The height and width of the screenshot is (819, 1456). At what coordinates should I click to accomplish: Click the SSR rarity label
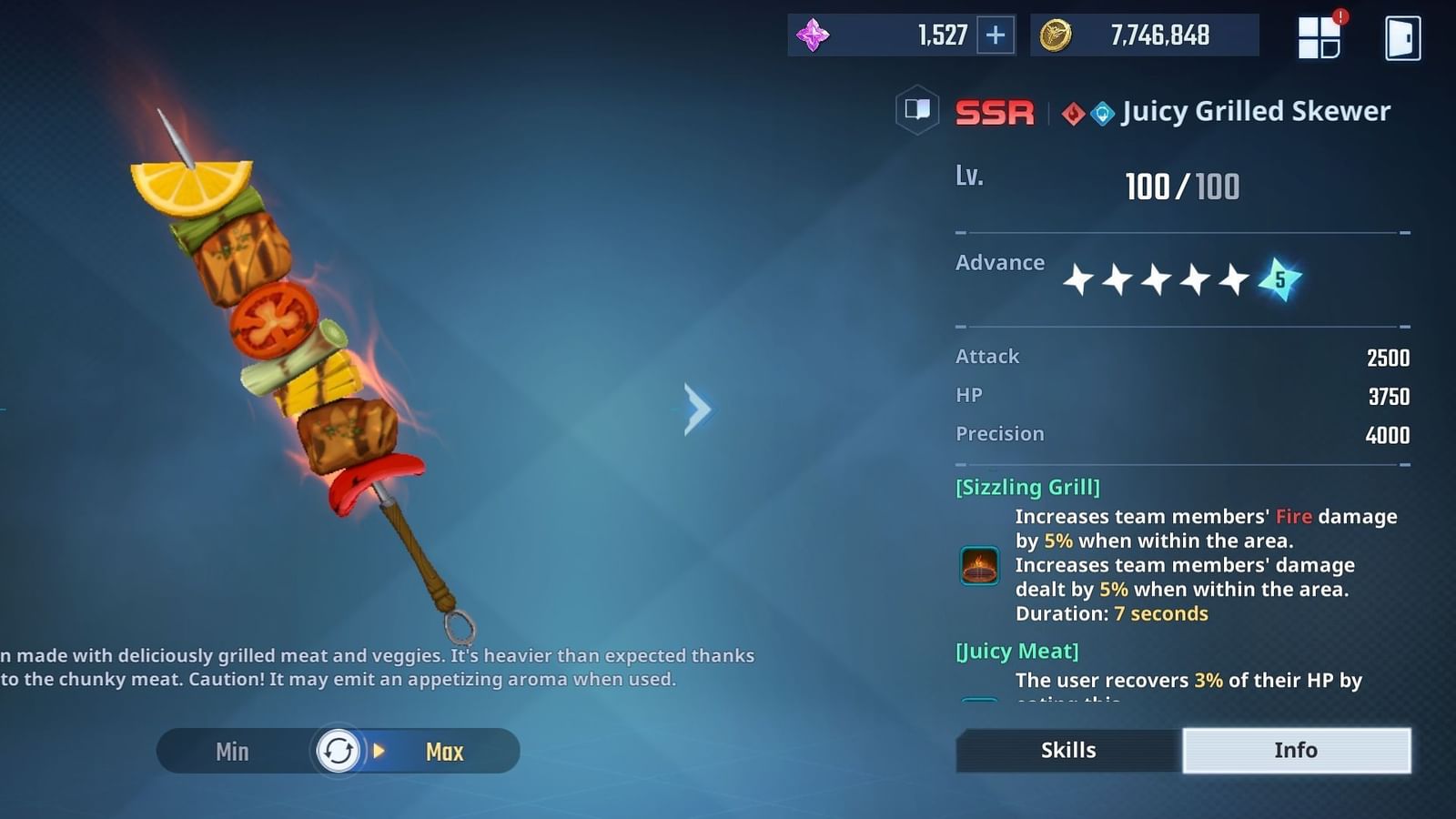[x=994, y=111]
